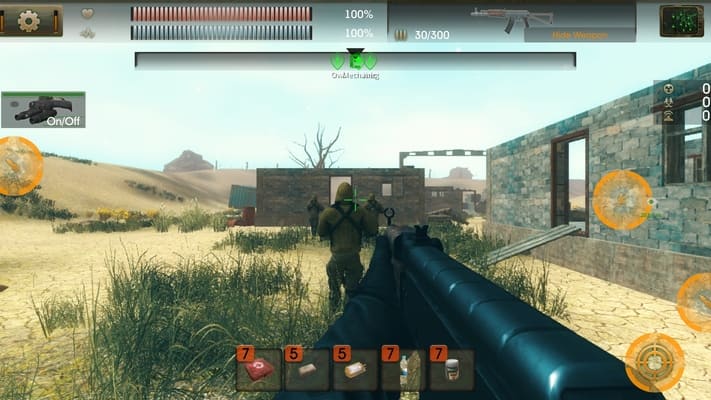The width and height of the screenshot is (711, 400).
Task: Open the green minimap in the corner
Action: point(680,20)
